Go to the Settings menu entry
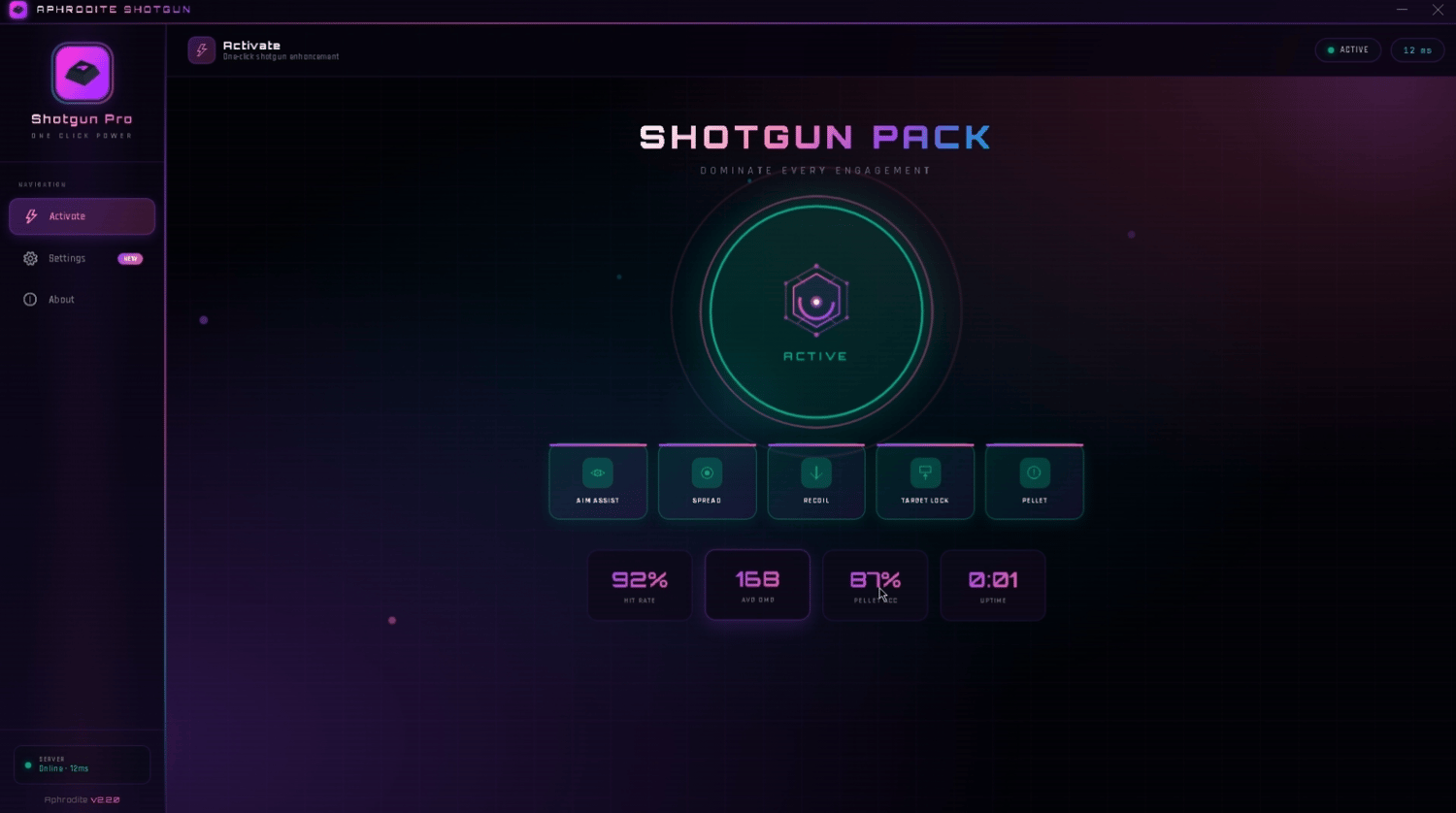Screen dimensions: 1456x813 (x=68, y=259)
